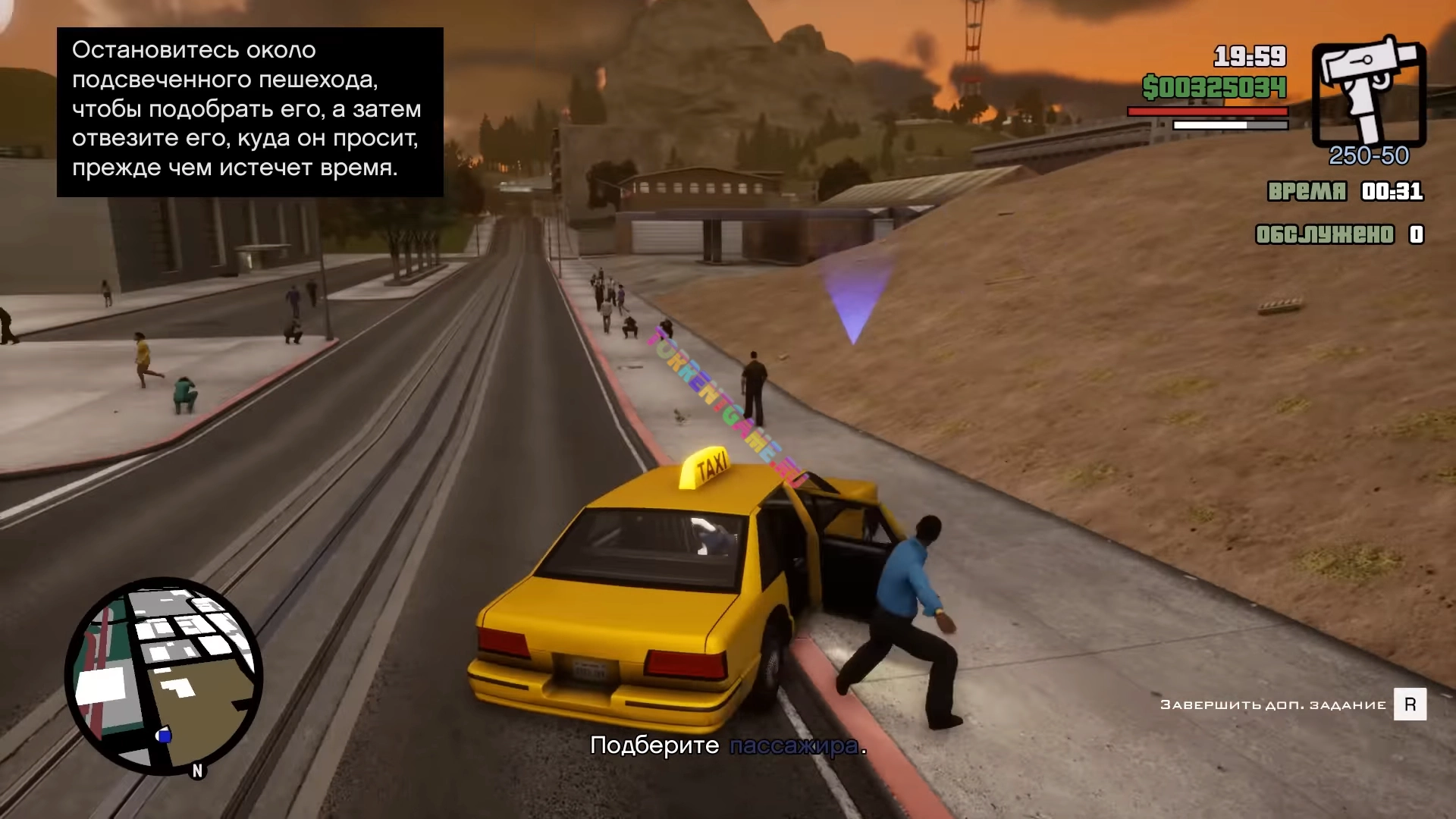Viewport: 1456px width, 819px height.
Task: Click the circular radar minimap
Action: click(164, 676)
